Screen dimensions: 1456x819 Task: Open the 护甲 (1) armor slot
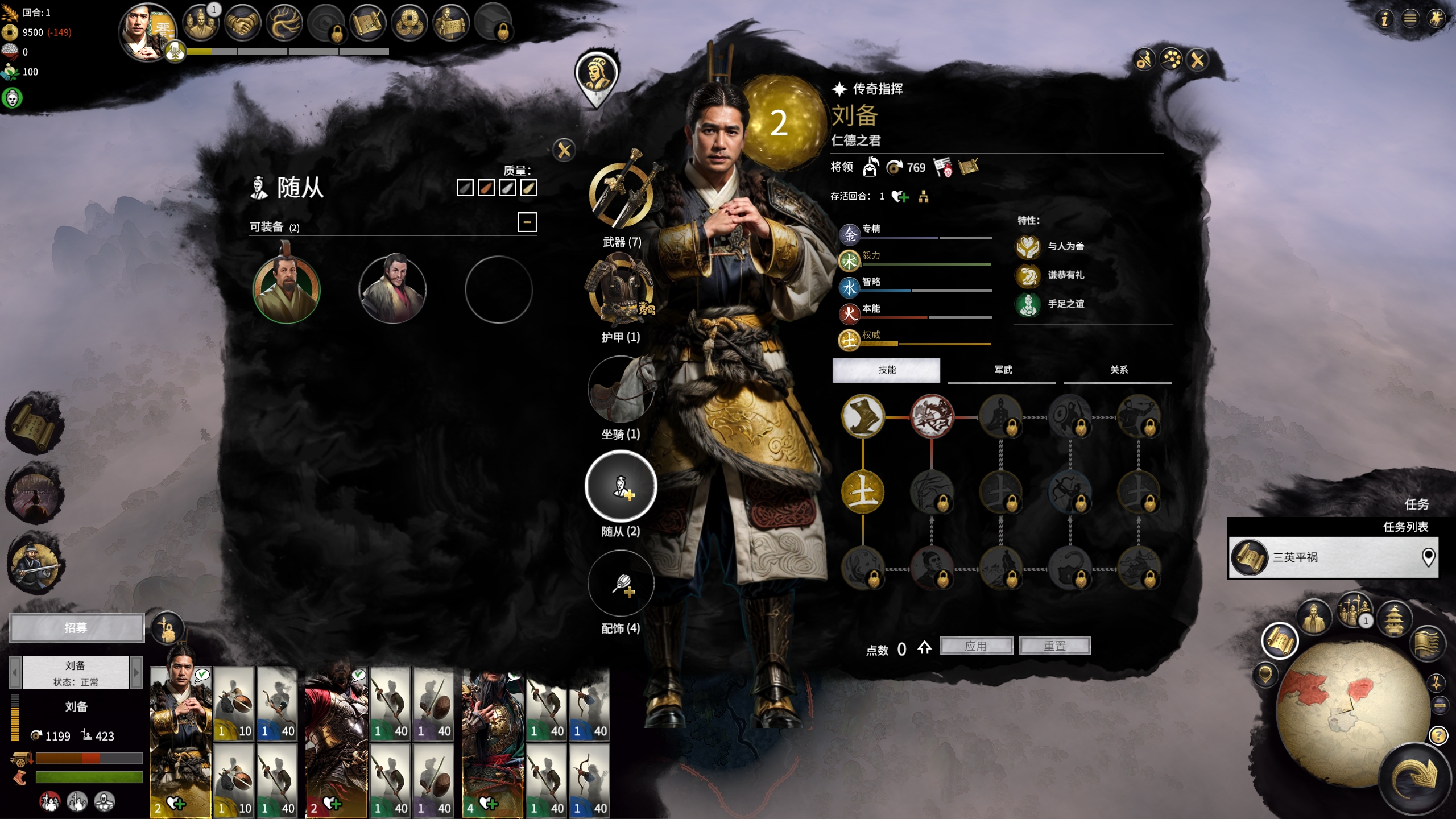621,290
